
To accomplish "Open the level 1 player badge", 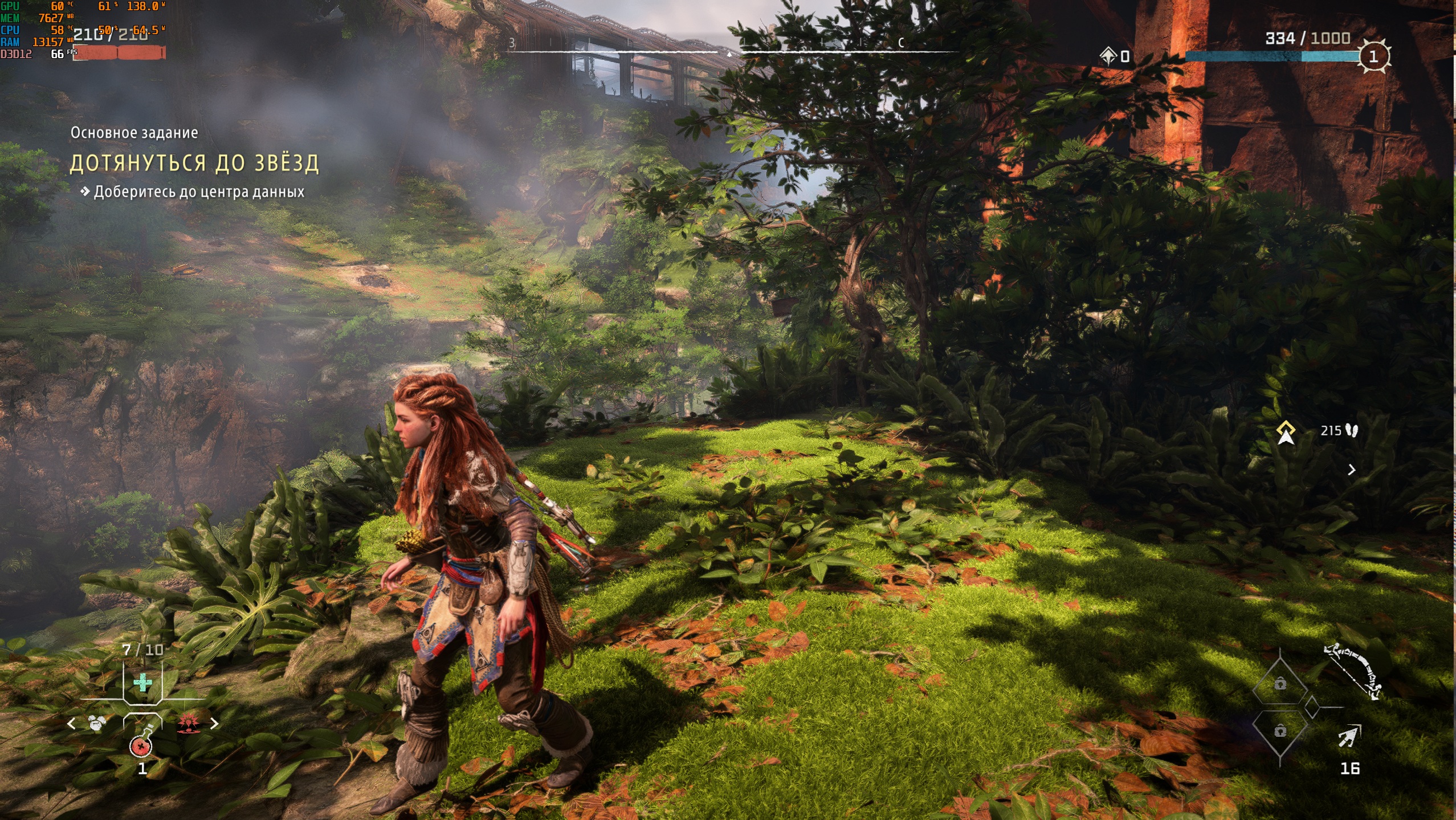I will [x=1373, y=56].
